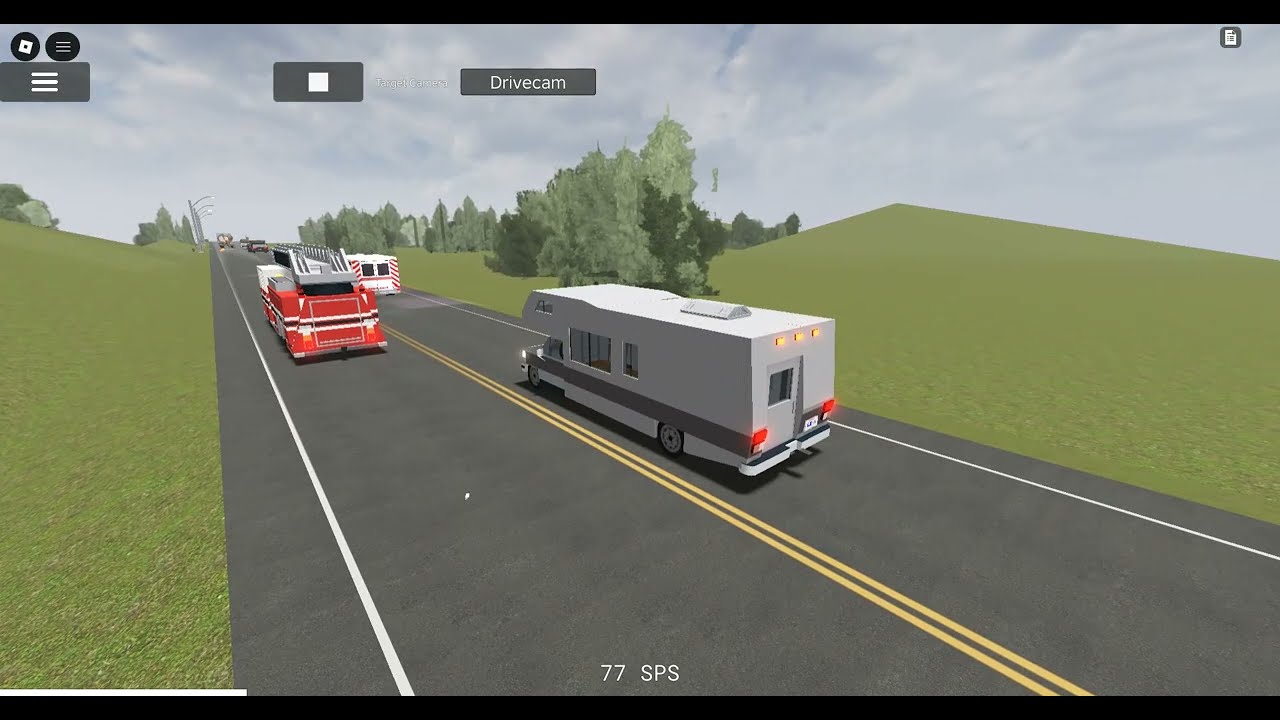Open the document icon in top-right corner
The width and height of the screenshot is (1280, 720).
click(1231, 38)
